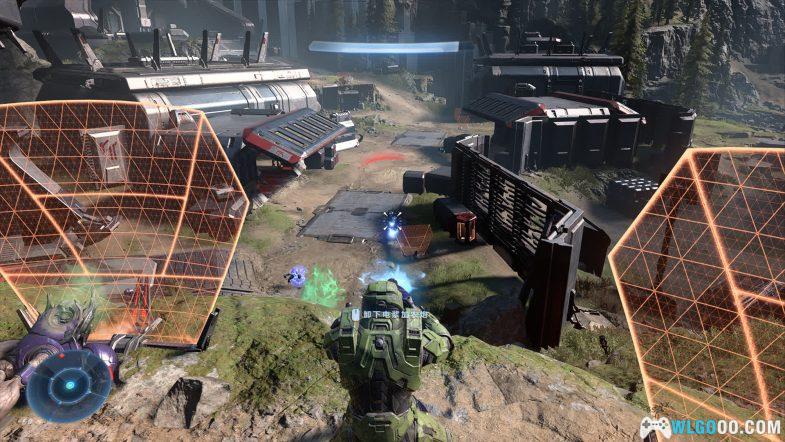This screenshot has height=442, width=785.
Task: Click the circular motion tracker radar
Action: [x=68, y=385]
